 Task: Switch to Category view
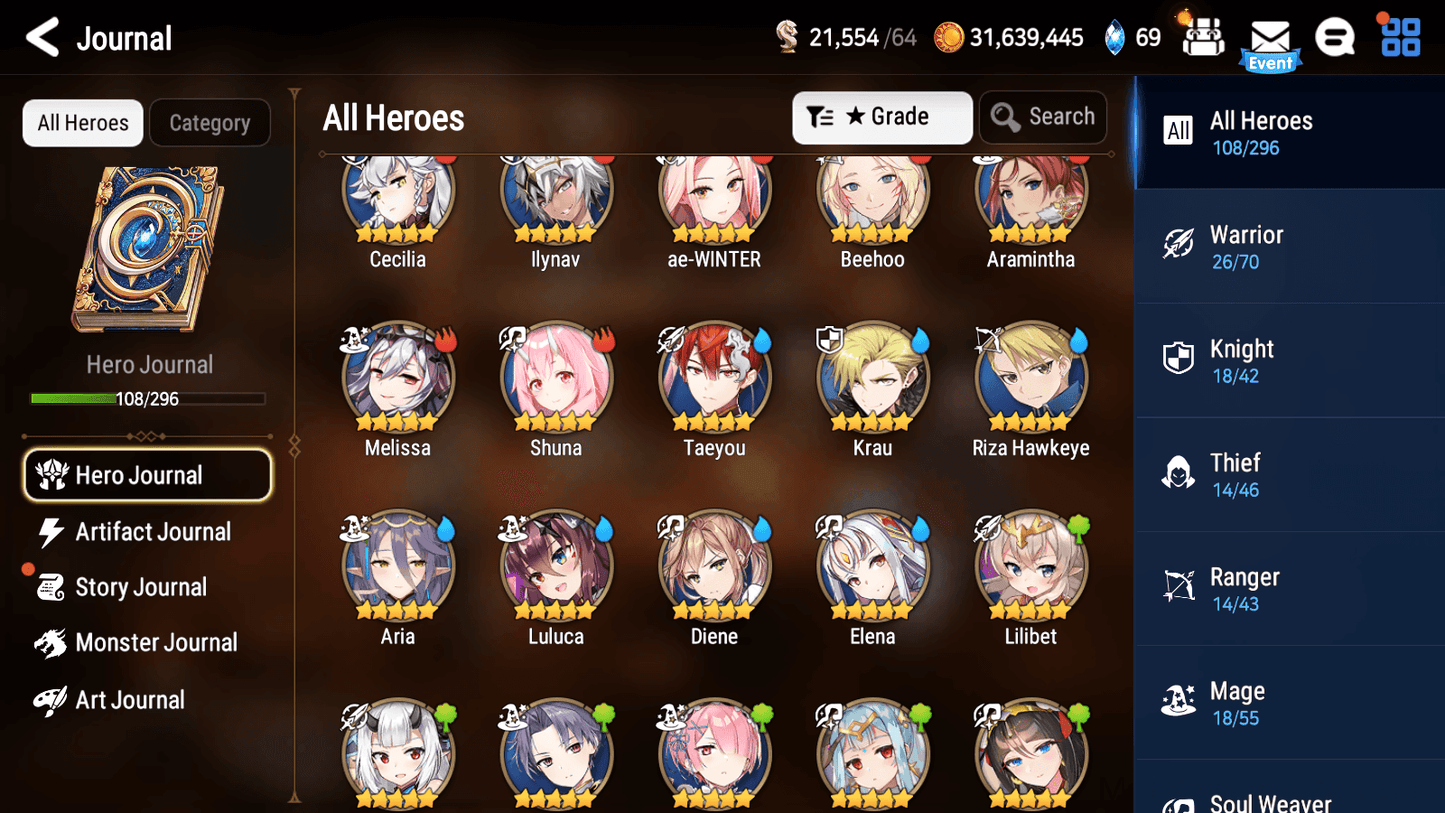coord(209,122)
